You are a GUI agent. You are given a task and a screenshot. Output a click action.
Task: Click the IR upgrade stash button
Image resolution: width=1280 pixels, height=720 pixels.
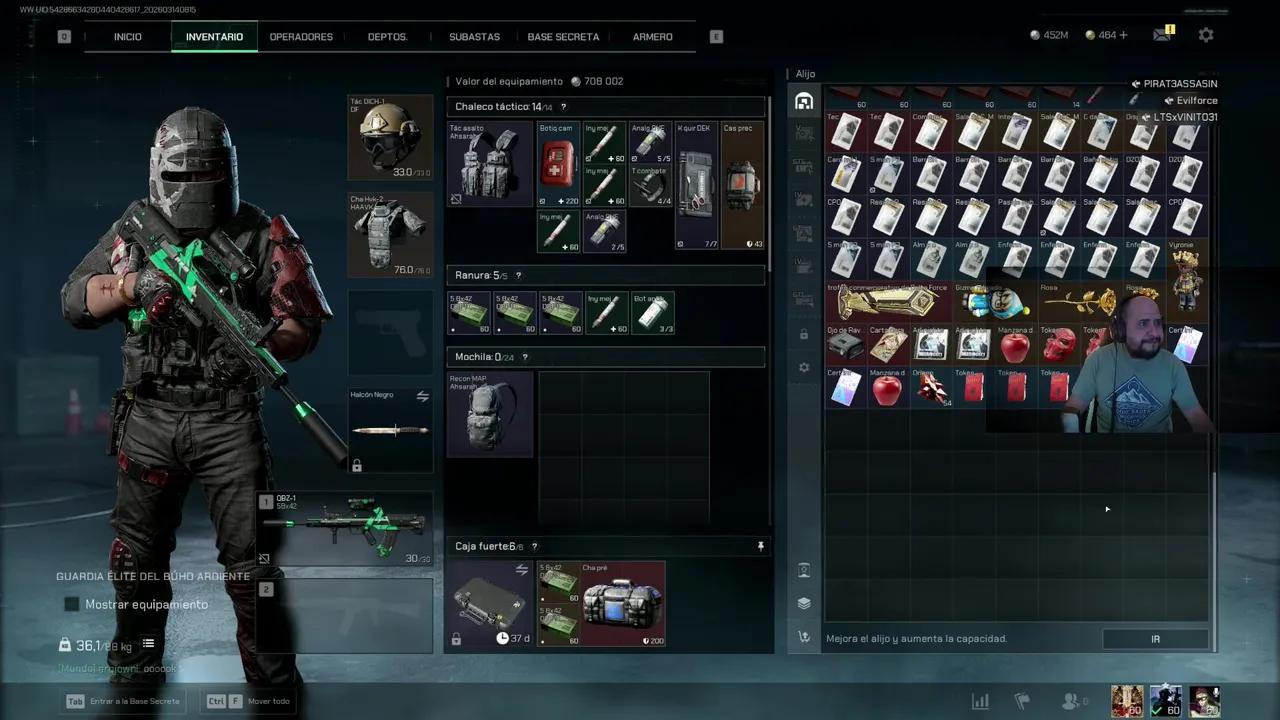pyautogui.click(x=1155, y=639)
